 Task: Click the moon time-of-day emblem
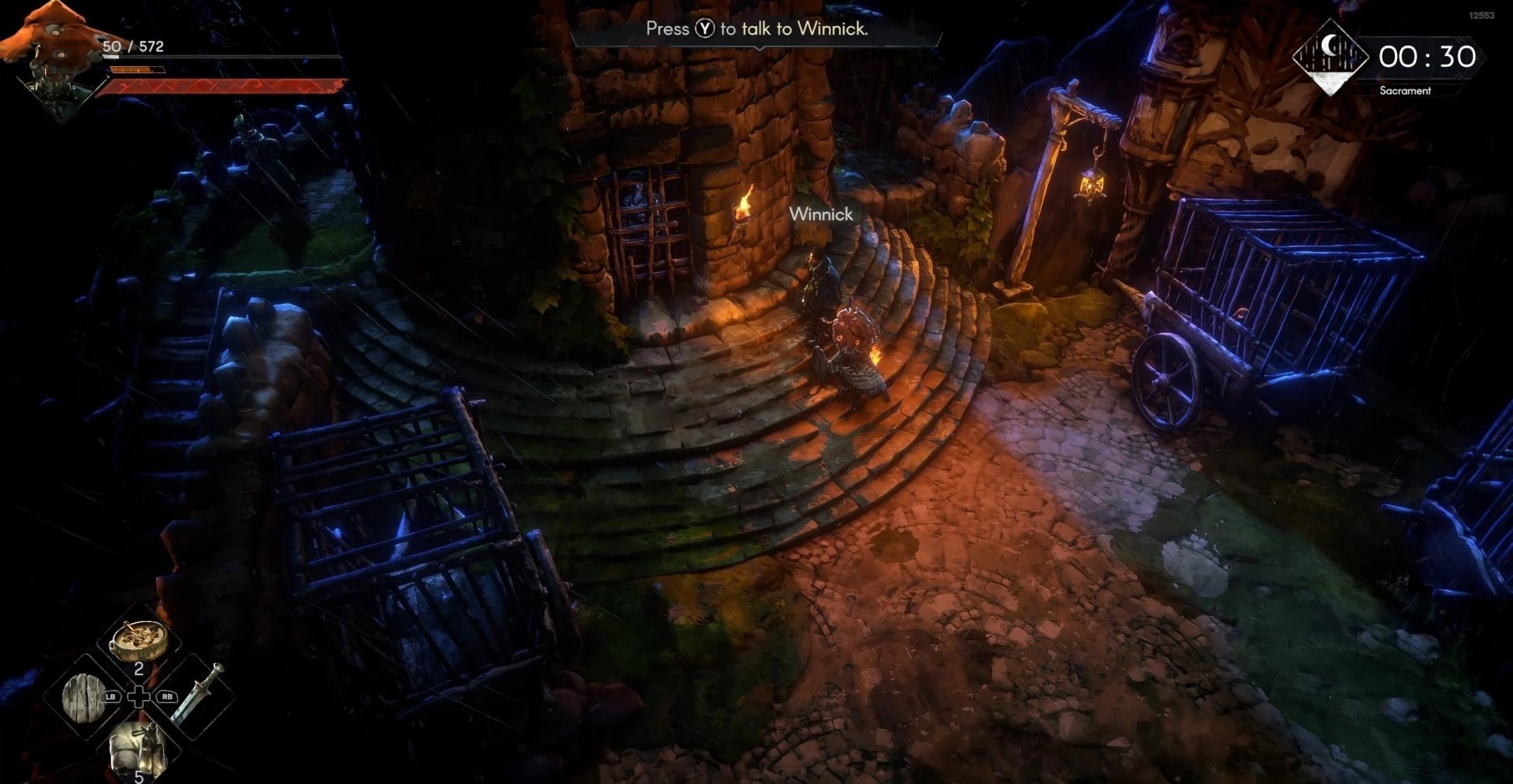coord(1330,56)
